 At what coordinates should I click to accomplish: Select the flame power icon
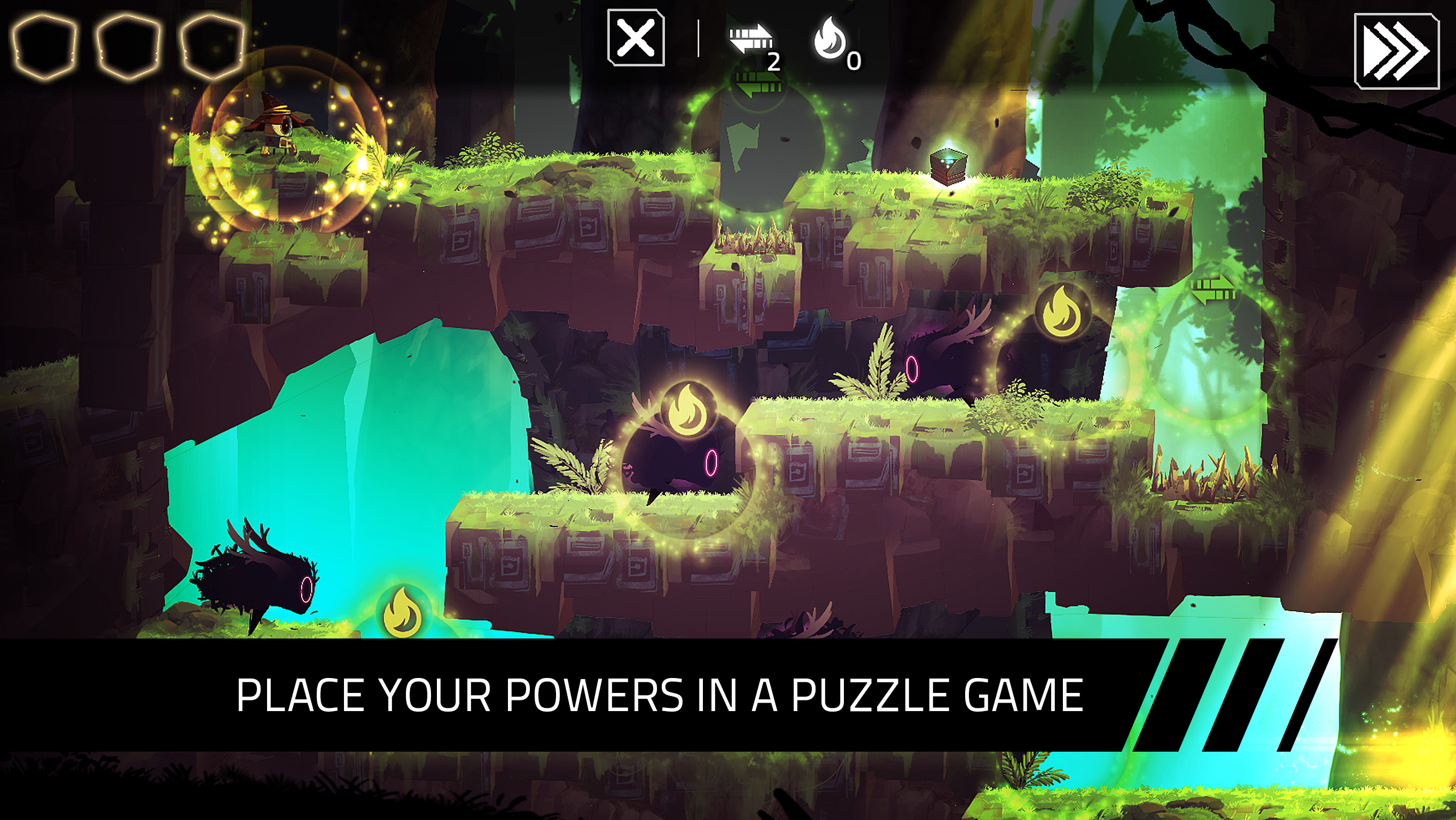point(829,39)
